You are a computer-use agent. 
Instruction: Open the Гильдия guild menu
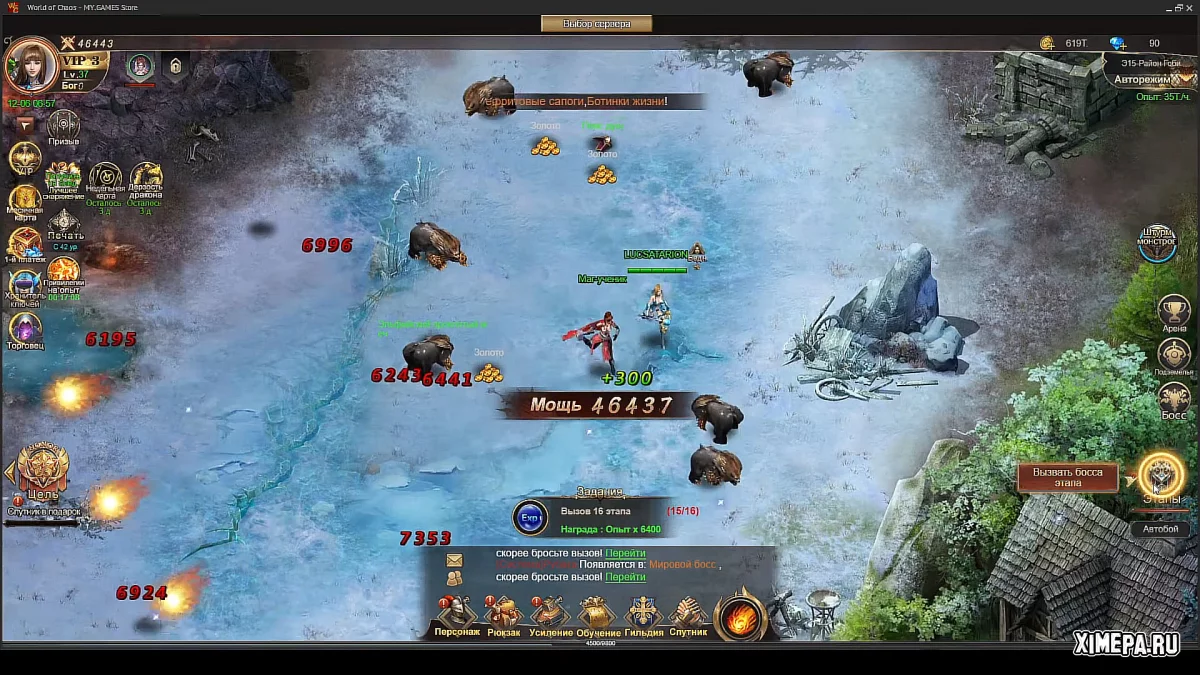click(643, 615)
